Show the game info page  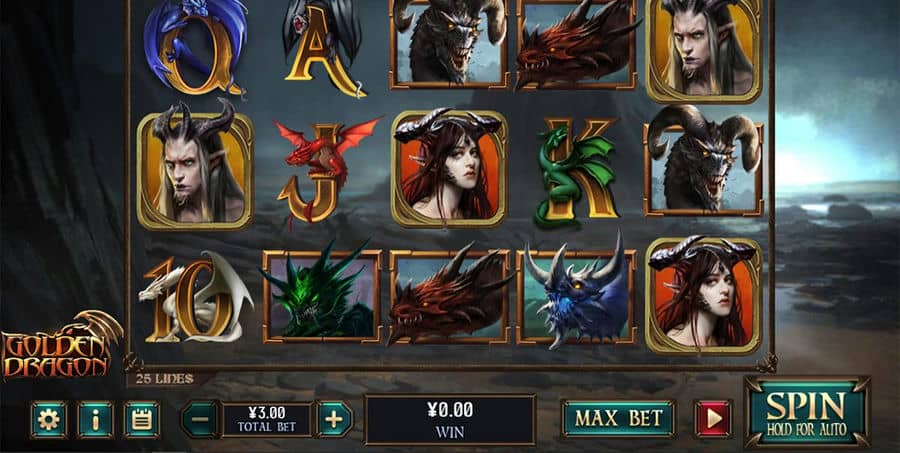[x=95, y=419]
